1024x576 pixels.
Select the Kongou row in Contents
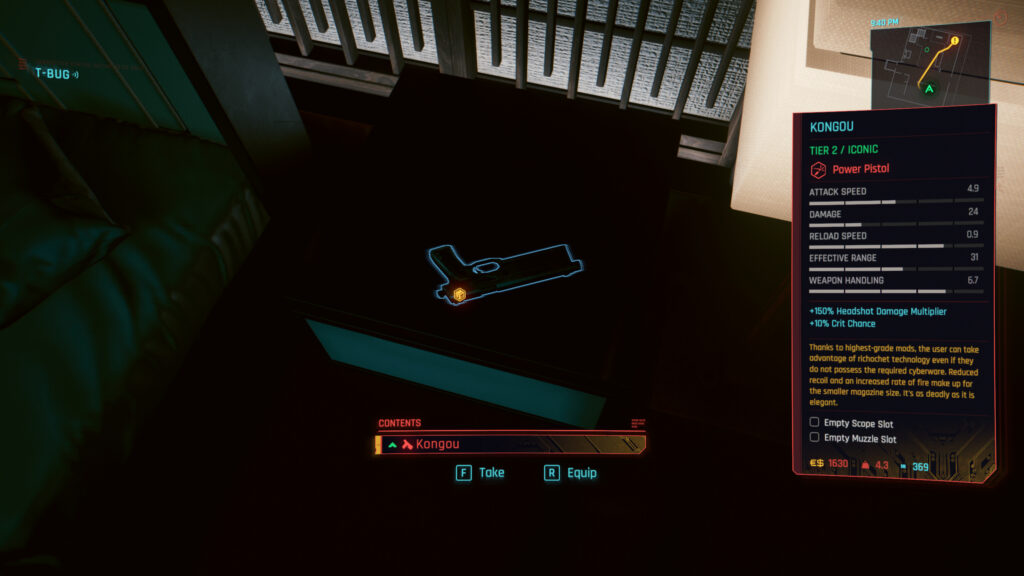point(510,444)
